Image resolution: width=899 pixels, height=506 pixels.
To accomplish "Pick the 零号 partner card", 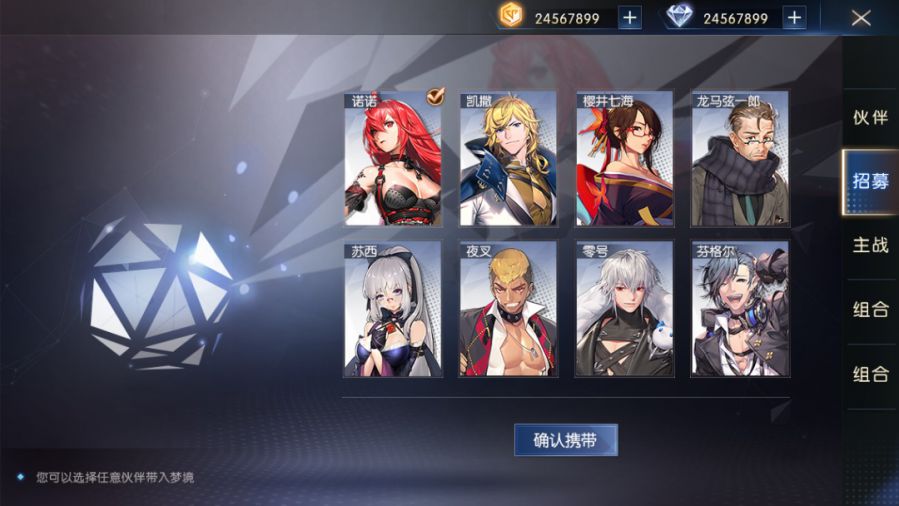I will (x=624, y=309).
